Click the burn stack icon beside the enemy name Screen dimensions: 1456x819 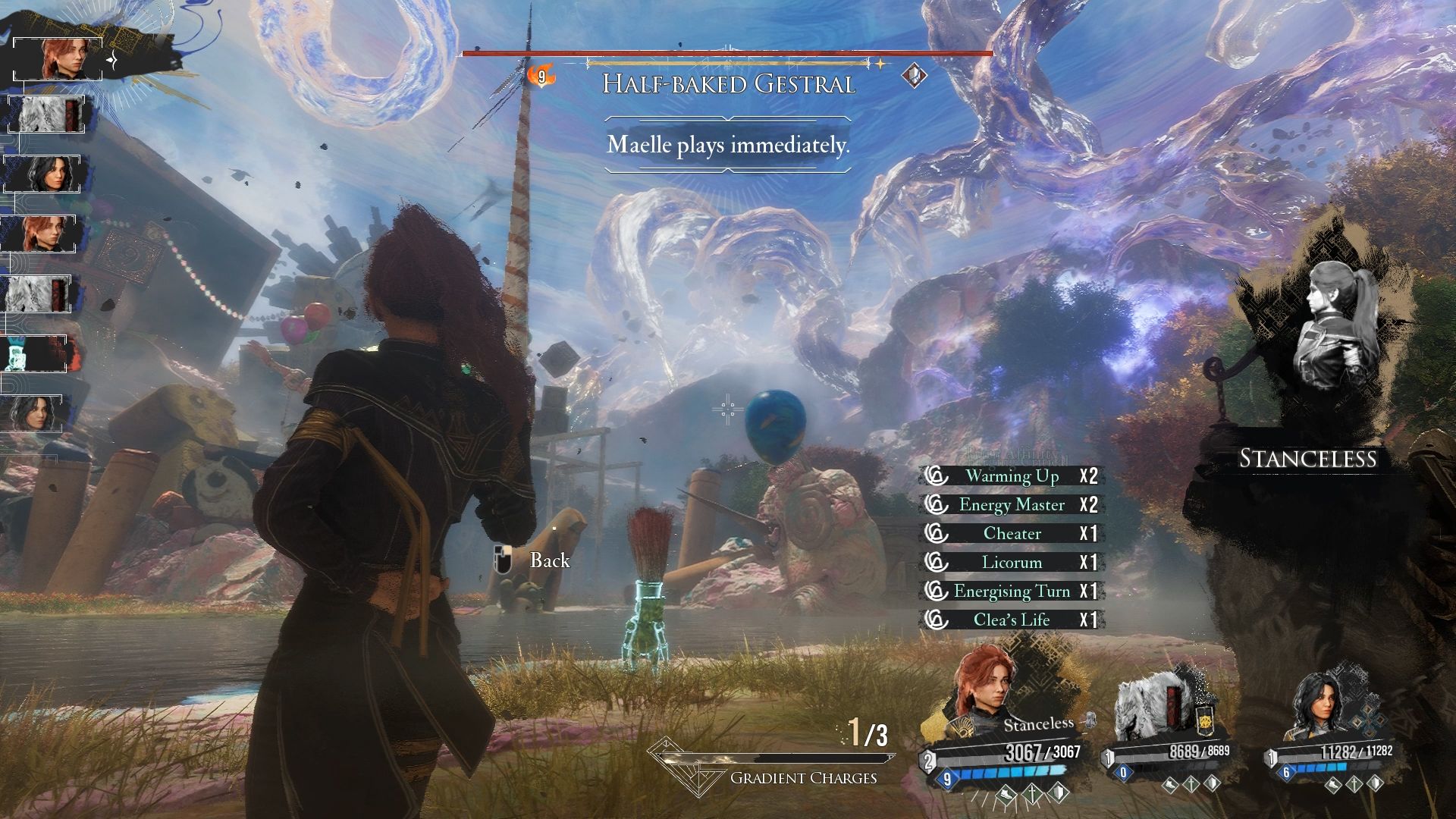pos(541,76)
